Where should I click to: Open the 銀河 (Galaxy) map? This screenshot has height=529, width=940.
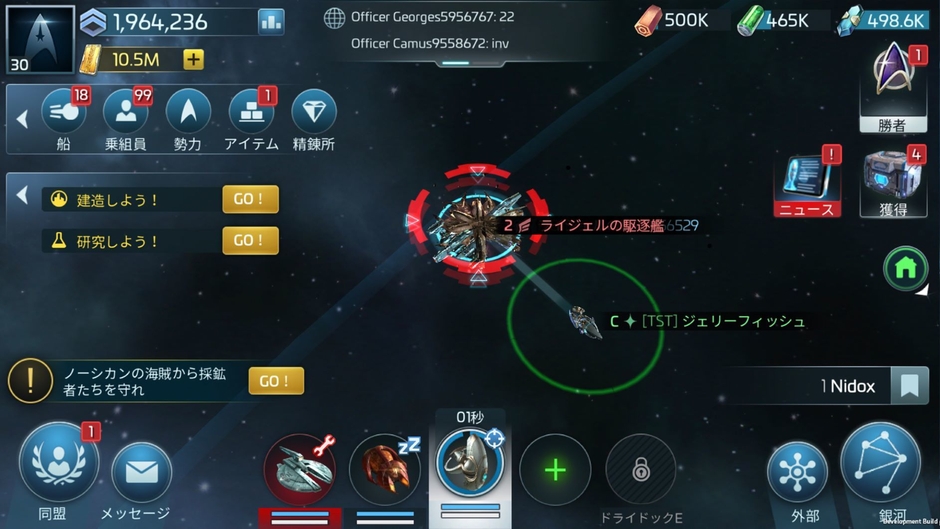point(880,463)
